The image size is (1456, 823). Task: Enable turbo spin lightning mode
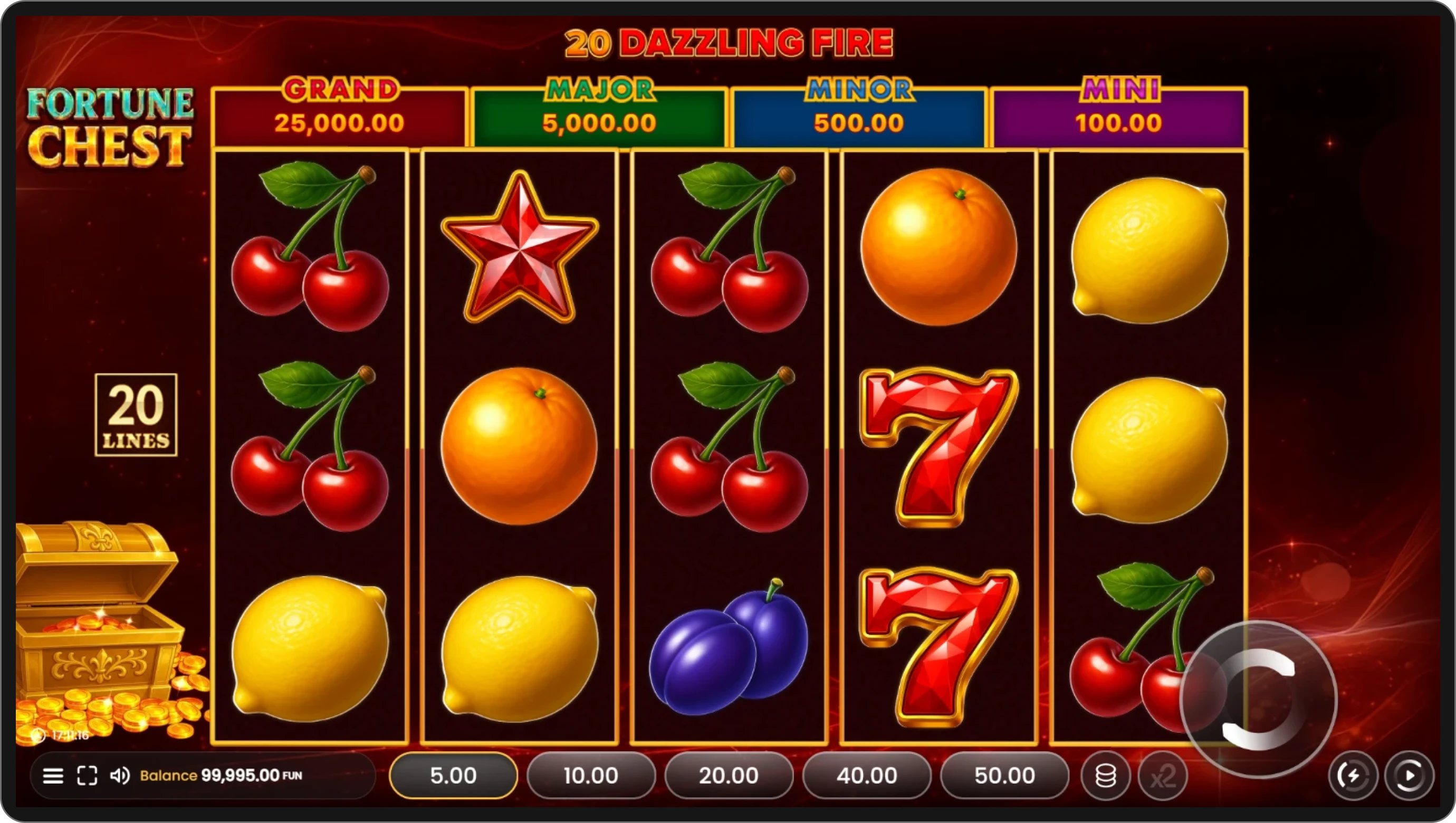point(1353,776)
